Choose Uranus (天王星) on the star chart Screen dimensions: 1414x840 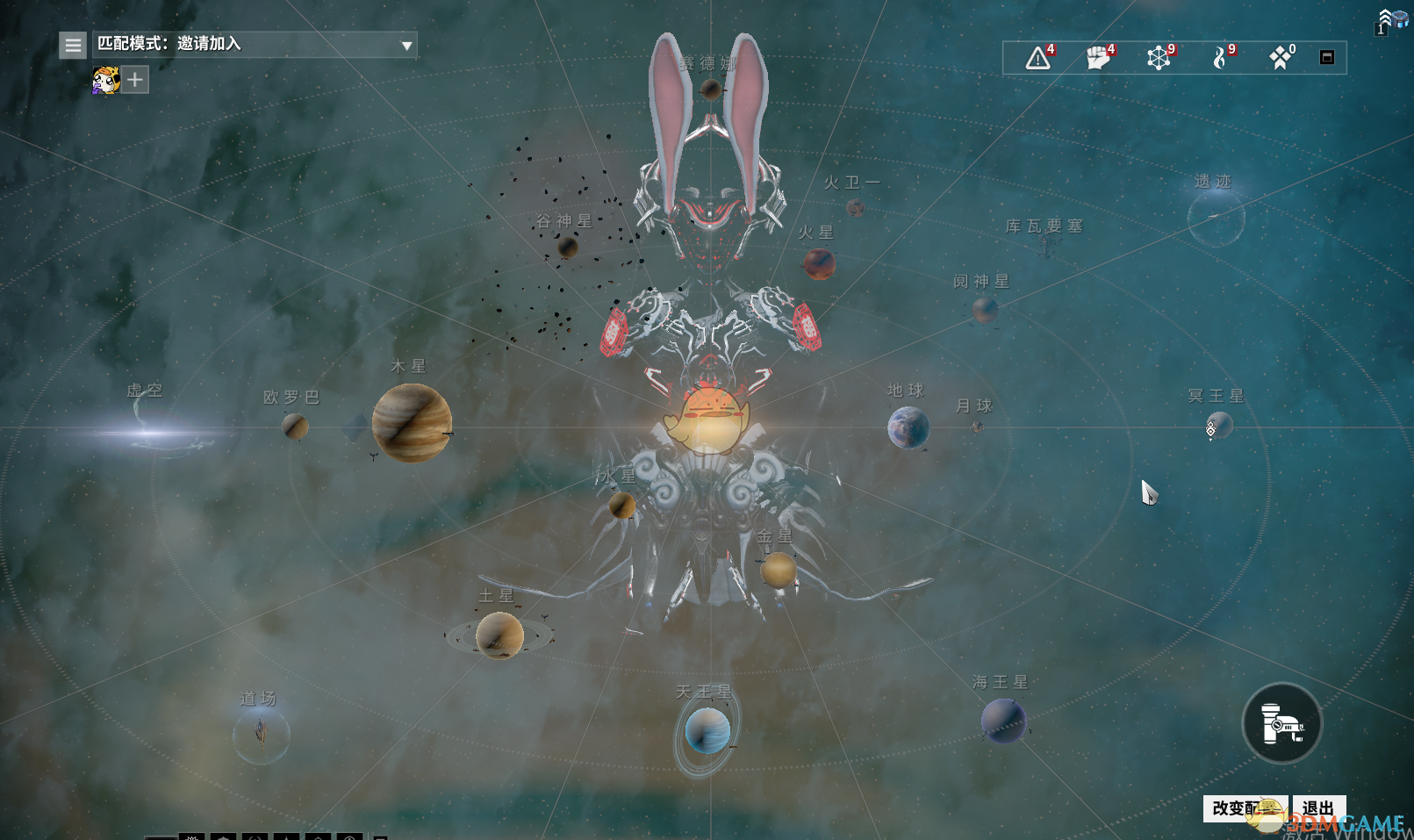click(x=707, y=731)
